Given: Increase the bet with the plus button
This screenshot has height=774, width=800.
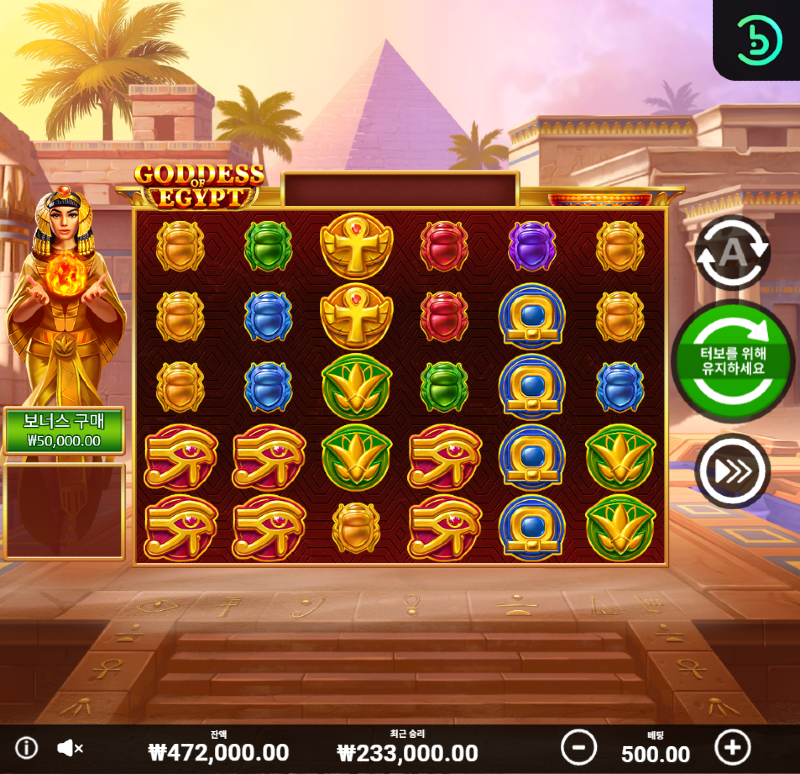Looking at the screenshot, I should 732,747.
